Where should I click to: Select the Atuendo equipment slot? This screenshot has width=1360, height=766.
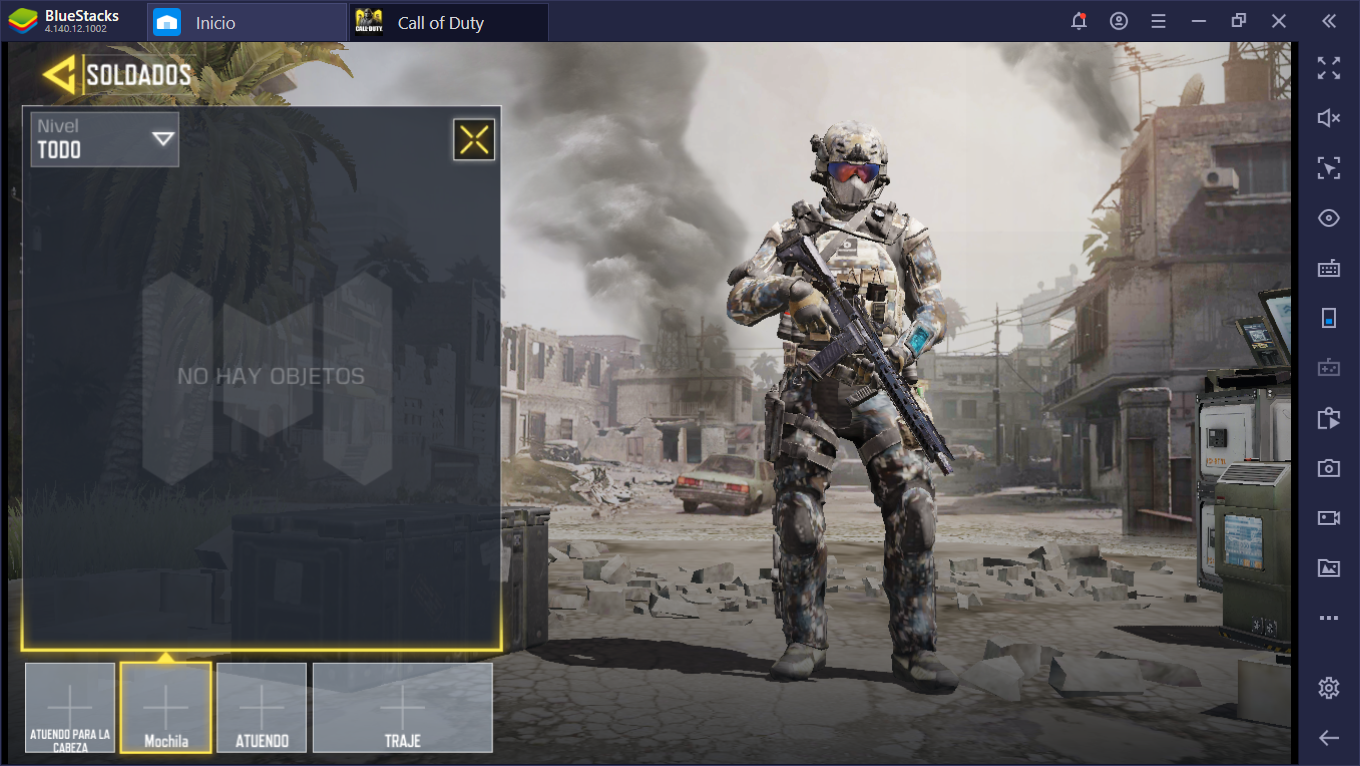pyautogui.click(x=262, y=707)
